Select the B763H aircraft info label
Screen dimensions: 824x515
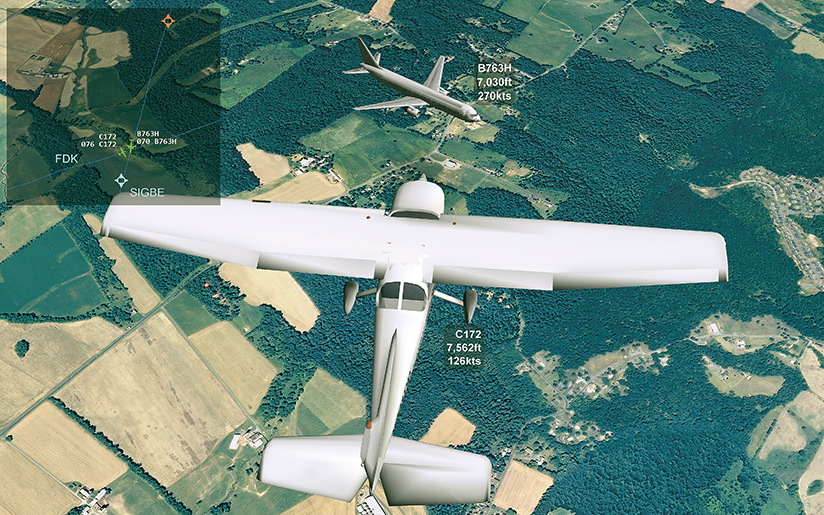pos(495,81)
